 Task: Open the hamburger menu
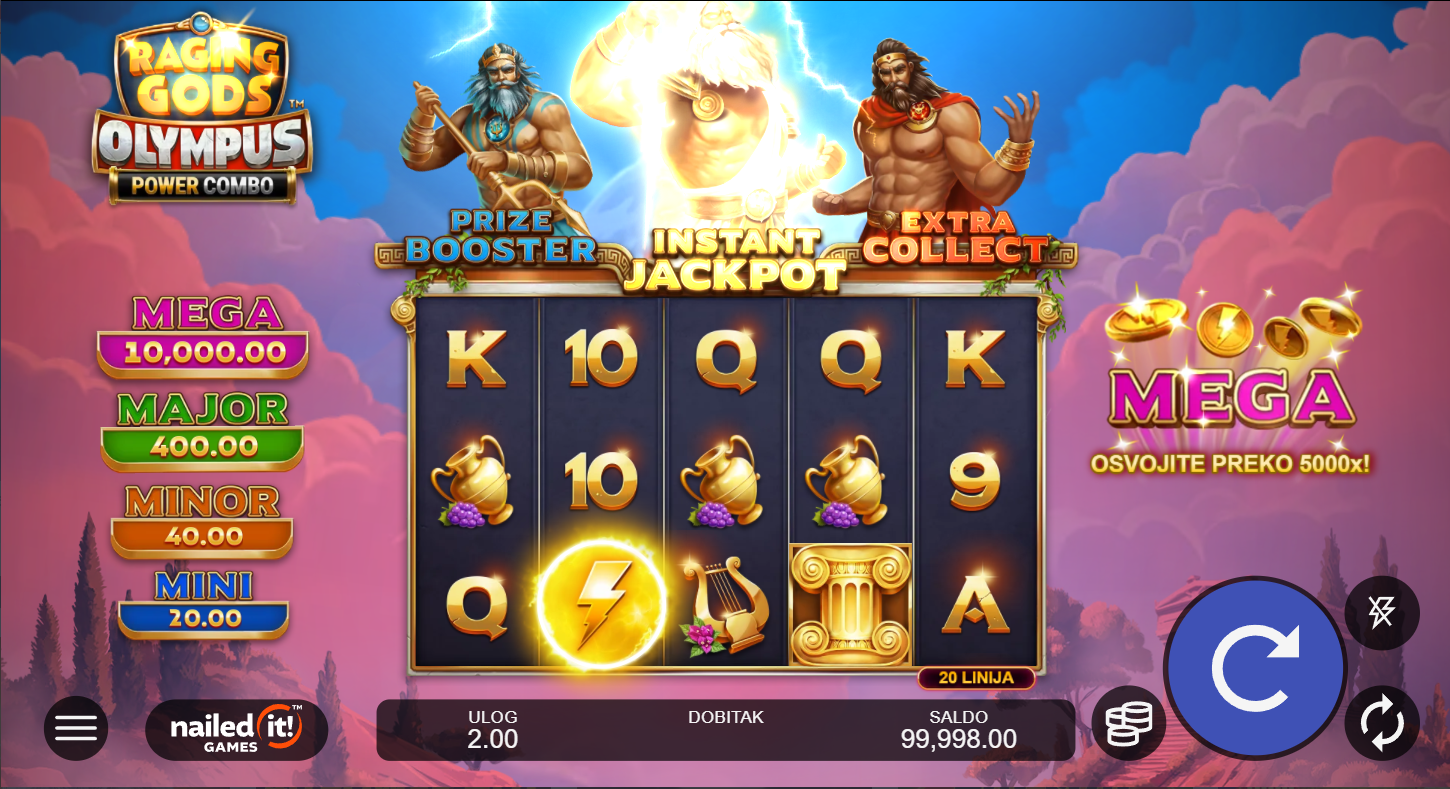click(x=76, y=728)
